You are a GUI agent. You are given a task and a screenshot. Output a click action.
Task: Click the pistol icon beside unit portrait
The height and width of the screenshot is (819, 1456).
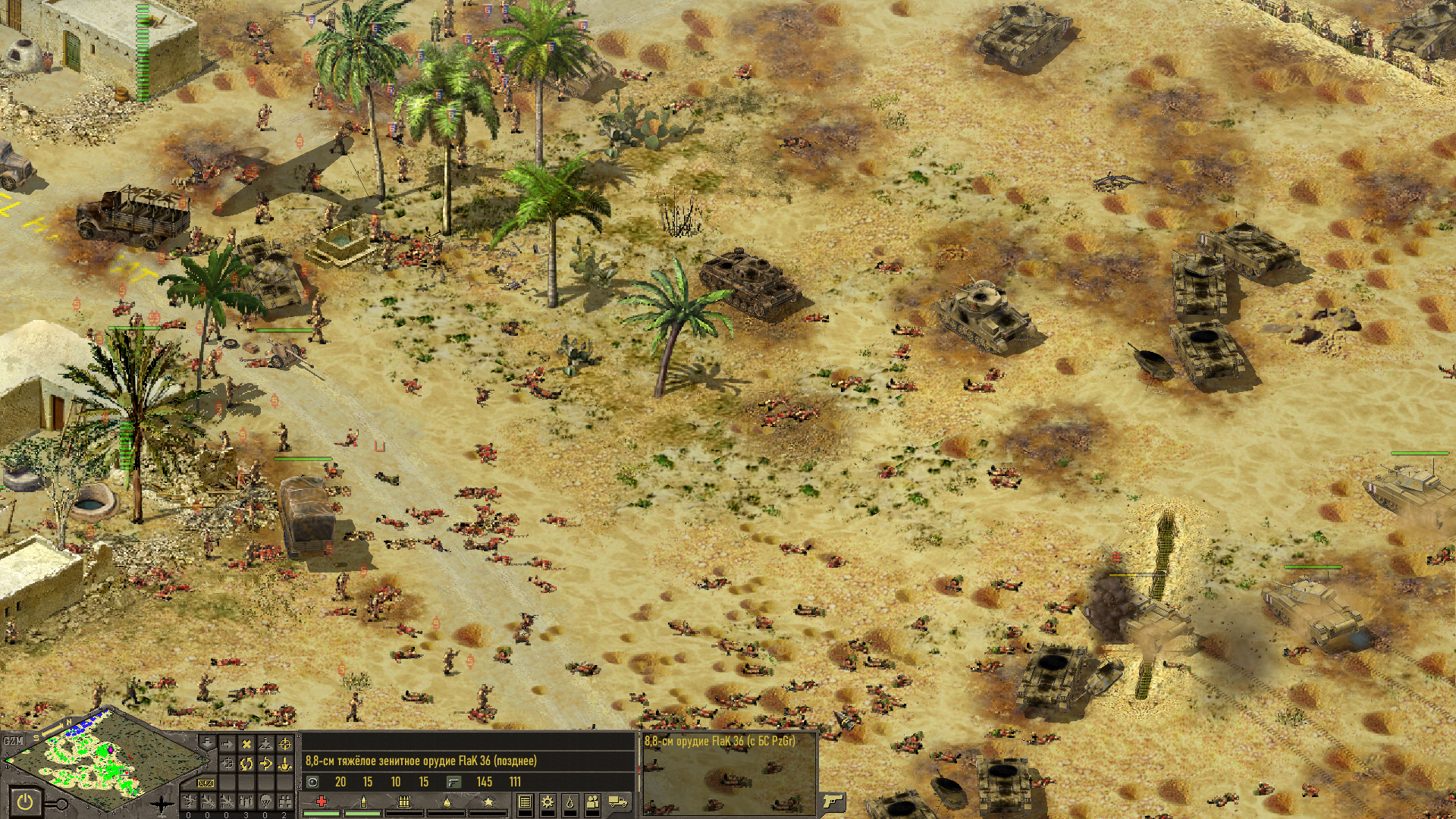coord(832,801)
